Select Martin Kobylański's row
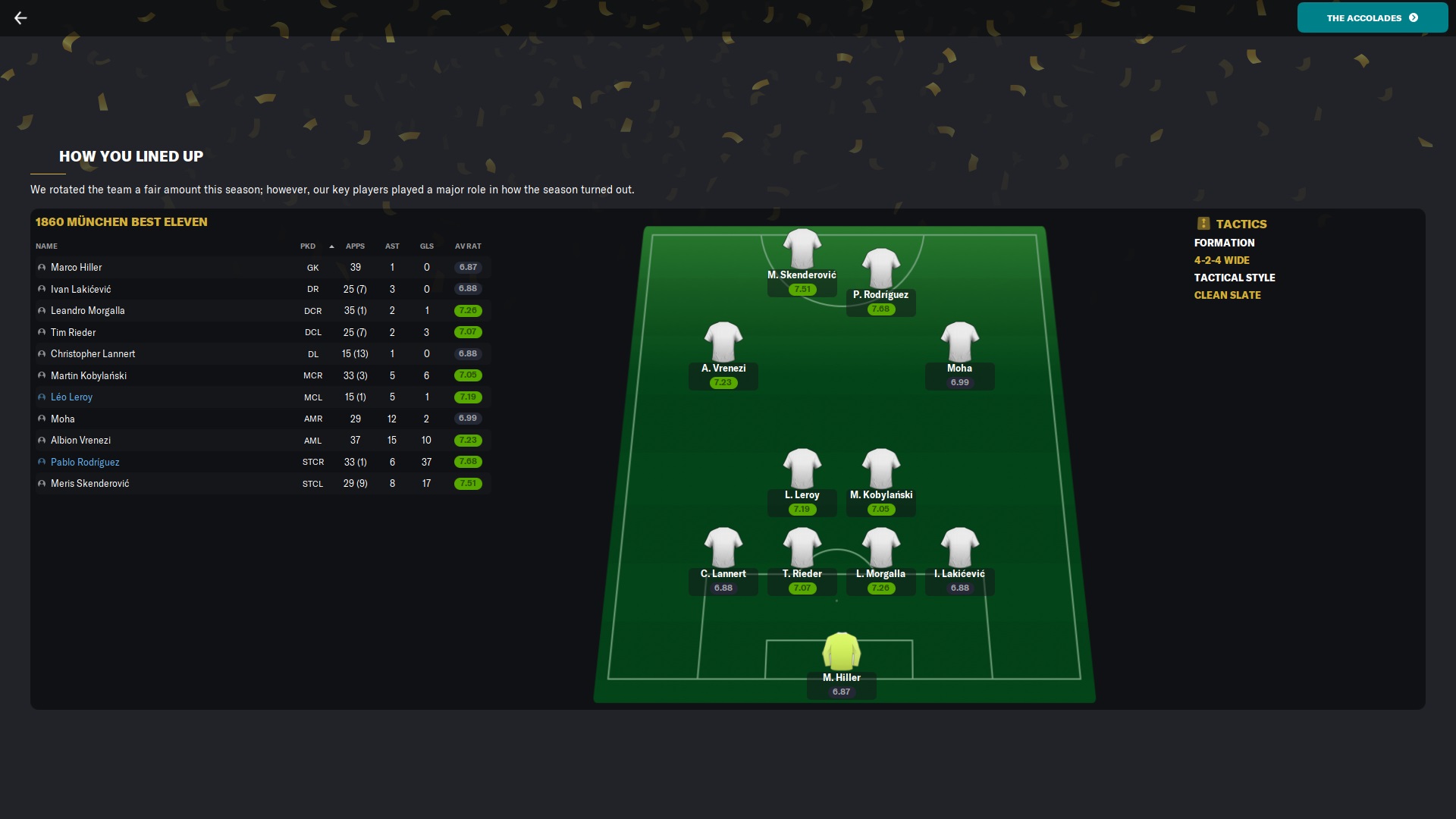The width and height of the screenshot is (1456, 819). [88, 375]
